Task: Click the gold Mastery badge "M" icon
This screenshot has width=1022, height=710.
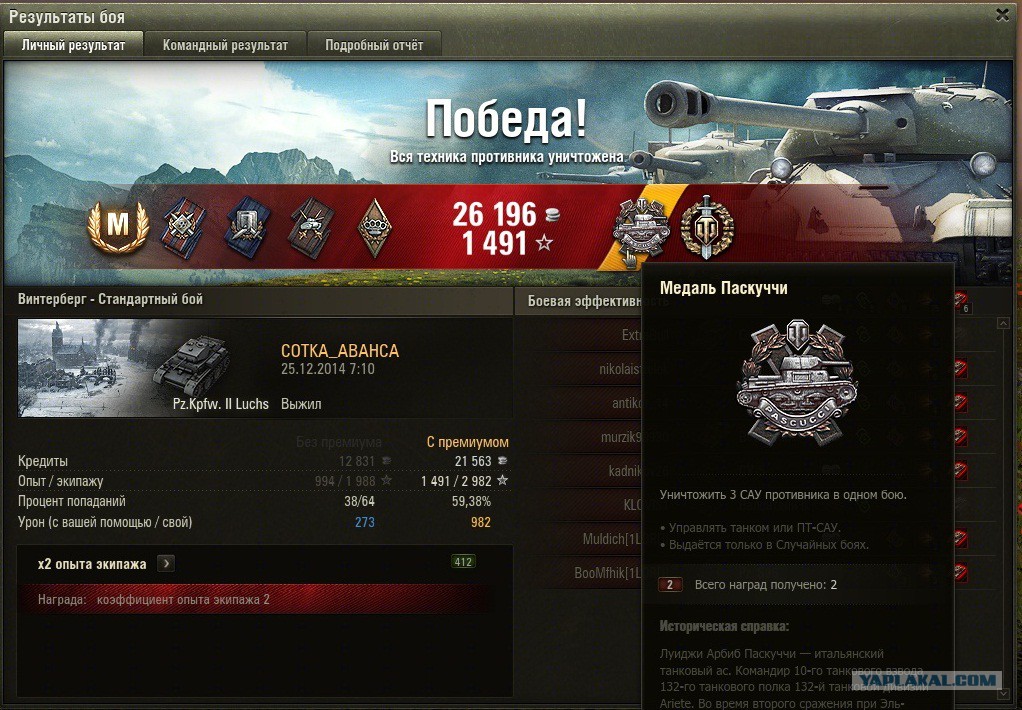Action: click(x=118, y=228)
